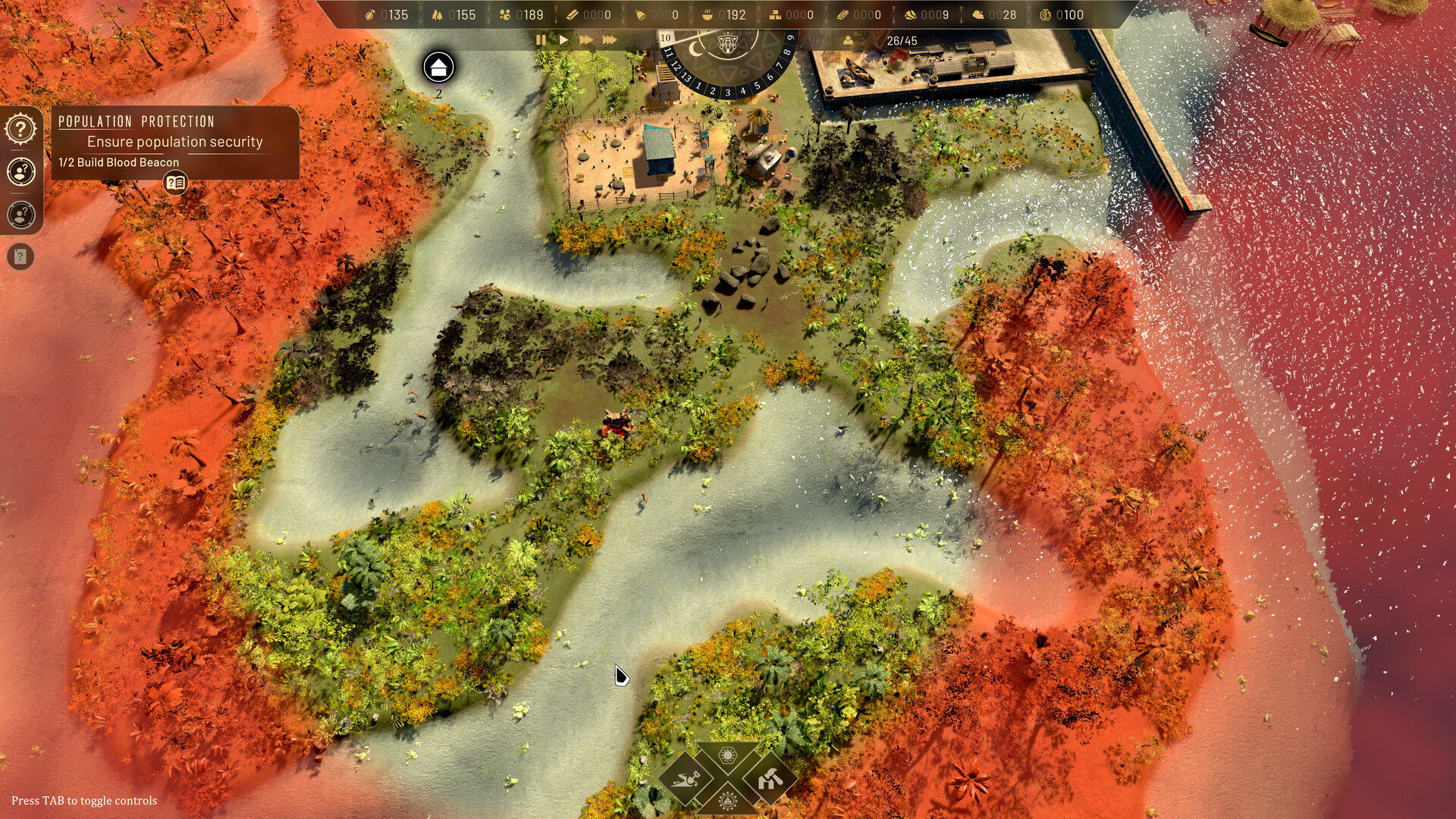Click Ensure population security quest text
1456x819 pixels.
(x=175, y=141)
